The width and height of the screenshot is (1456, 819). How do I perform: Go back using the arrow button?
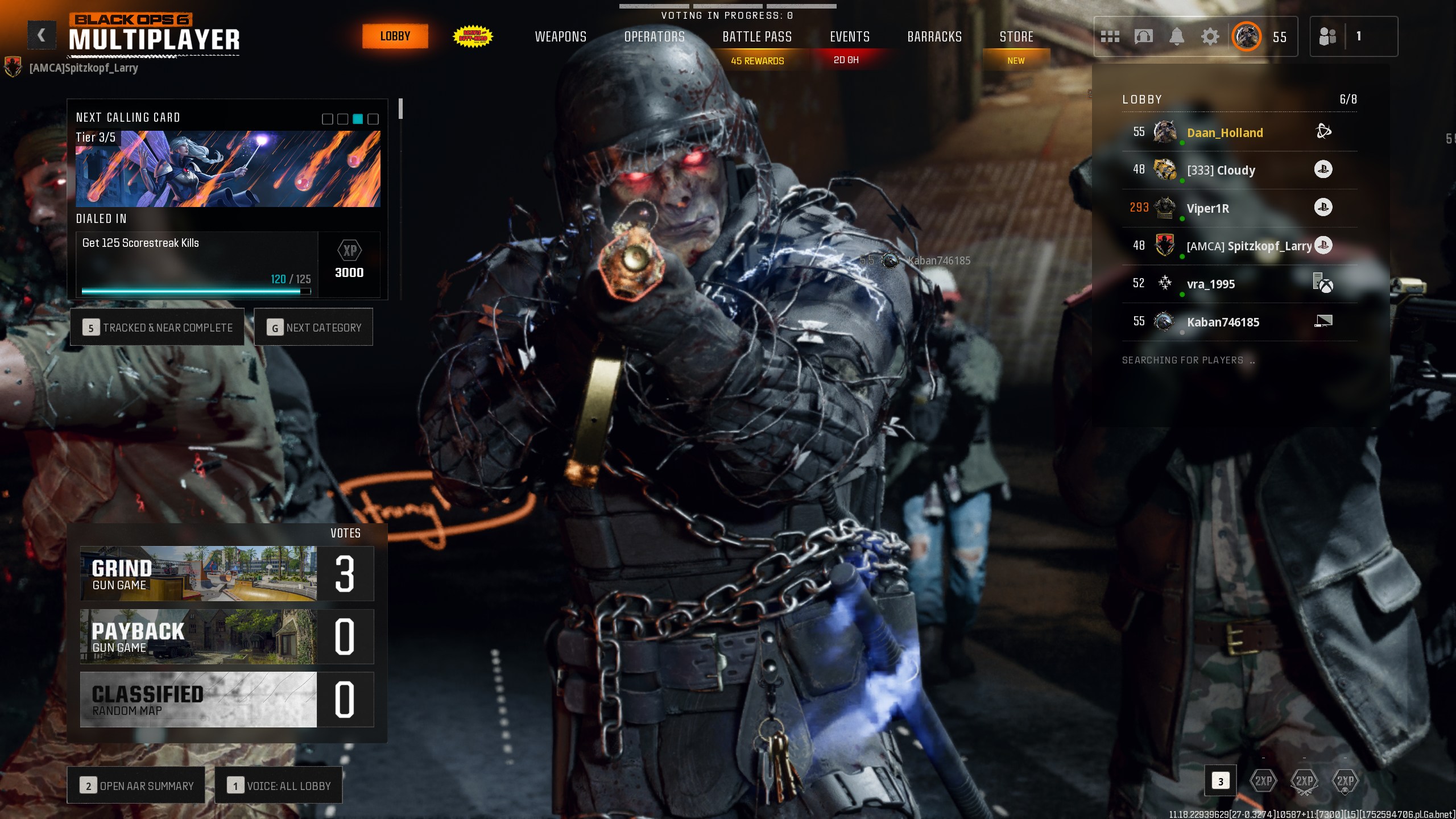coord(42,36)
